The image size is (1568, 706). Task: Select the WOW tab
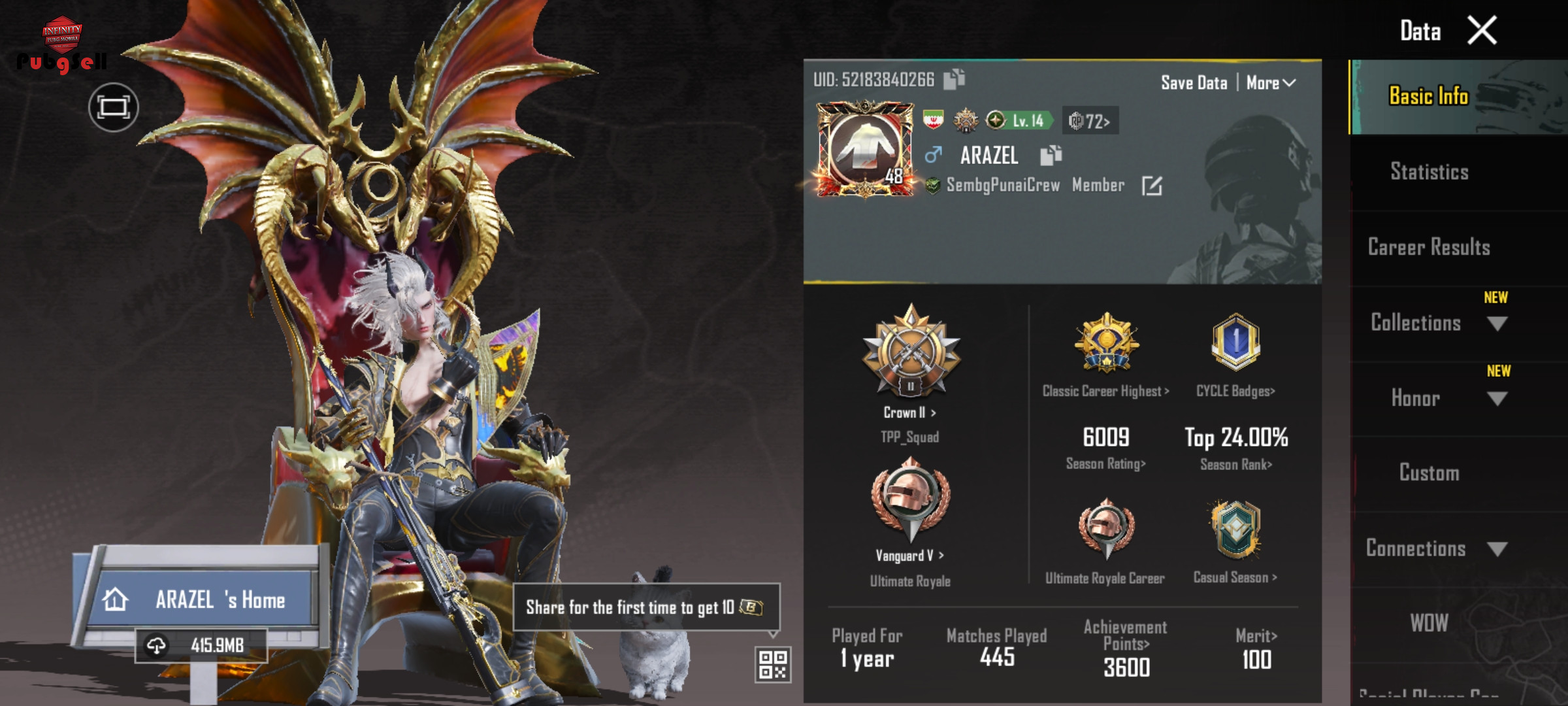click(x=1429, y=623)
